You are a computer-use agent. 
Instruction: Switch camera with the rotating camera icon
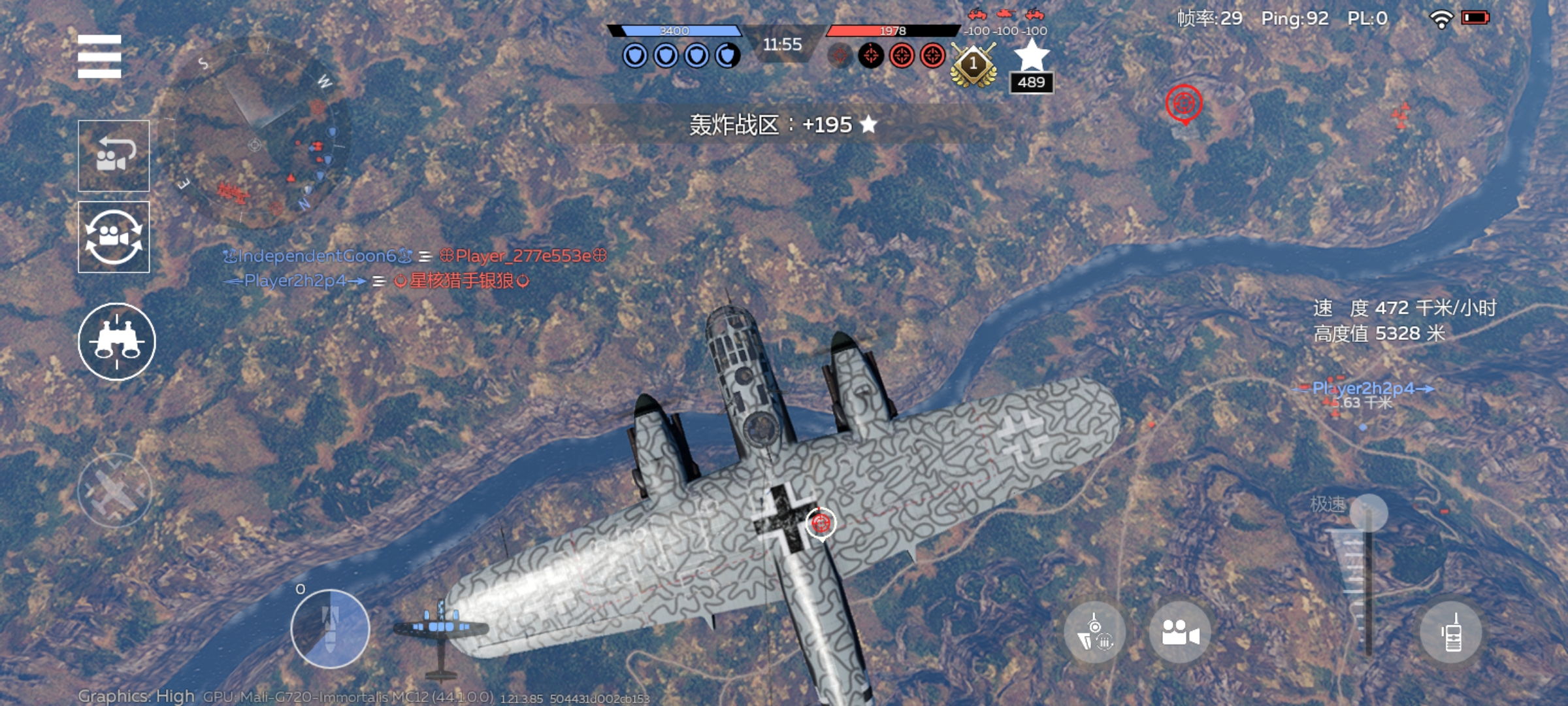(x=114, y=237)
